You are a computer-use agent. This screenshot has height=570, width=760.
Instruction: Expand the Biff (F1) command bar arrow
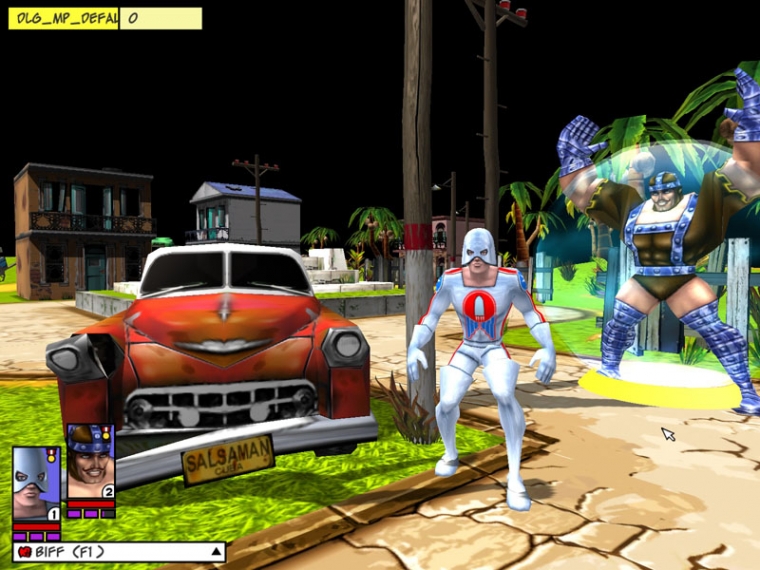click(x=214, y=551)
